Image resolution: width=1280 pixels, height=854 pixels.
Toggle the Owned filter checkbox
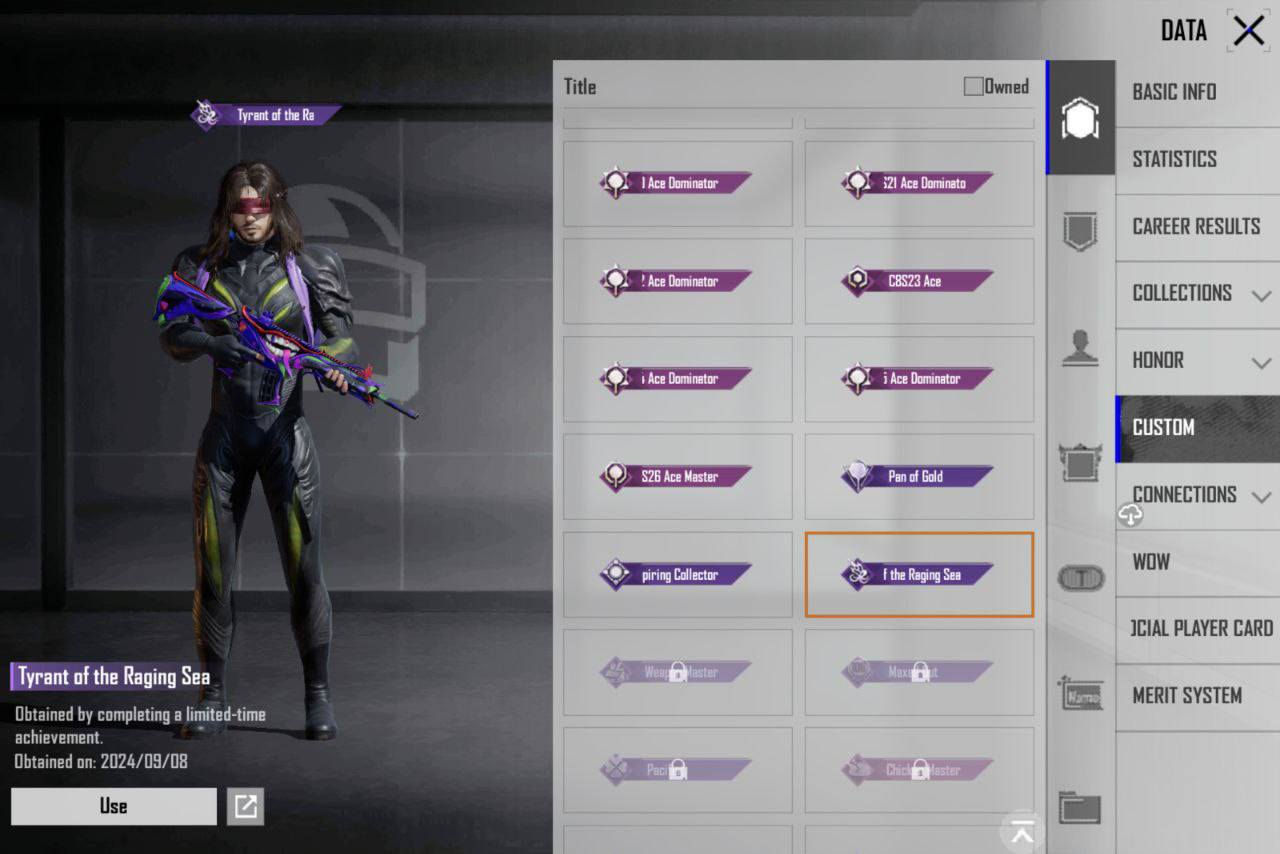[973, 87]
